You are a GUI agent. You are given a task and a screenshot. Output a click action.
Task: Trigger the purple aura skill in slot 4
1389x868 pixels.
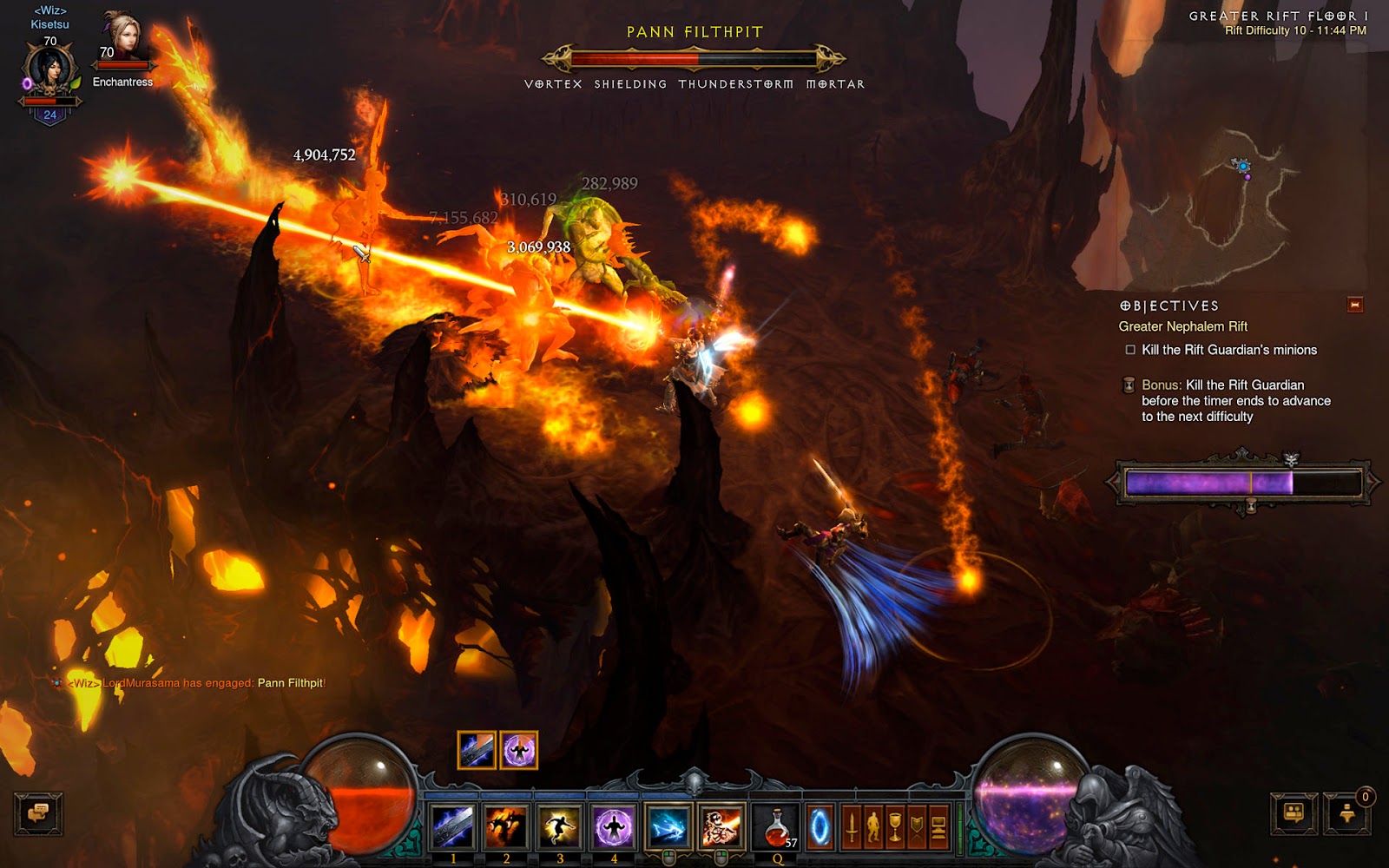pos(614,825)
